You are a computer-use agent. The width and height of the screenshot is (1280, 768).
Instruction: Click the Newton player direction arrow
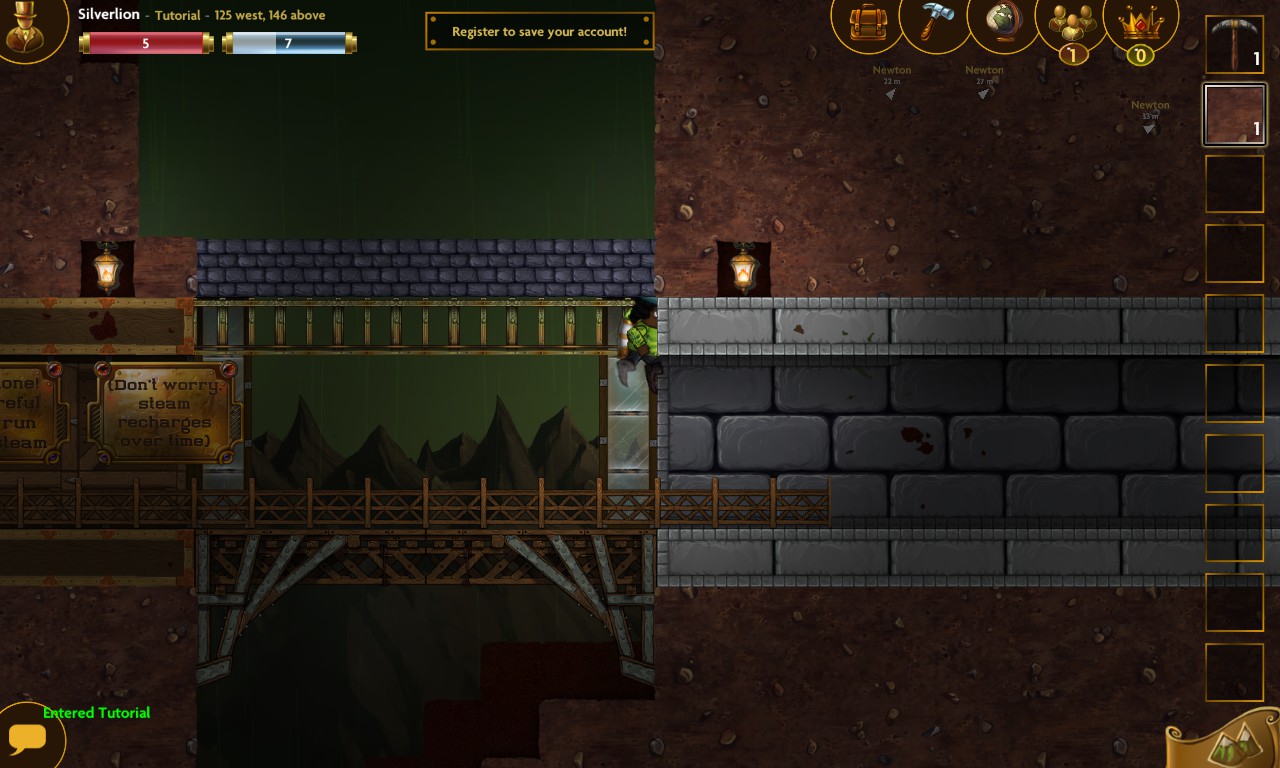pyautogui.click(x=888, y=93)
